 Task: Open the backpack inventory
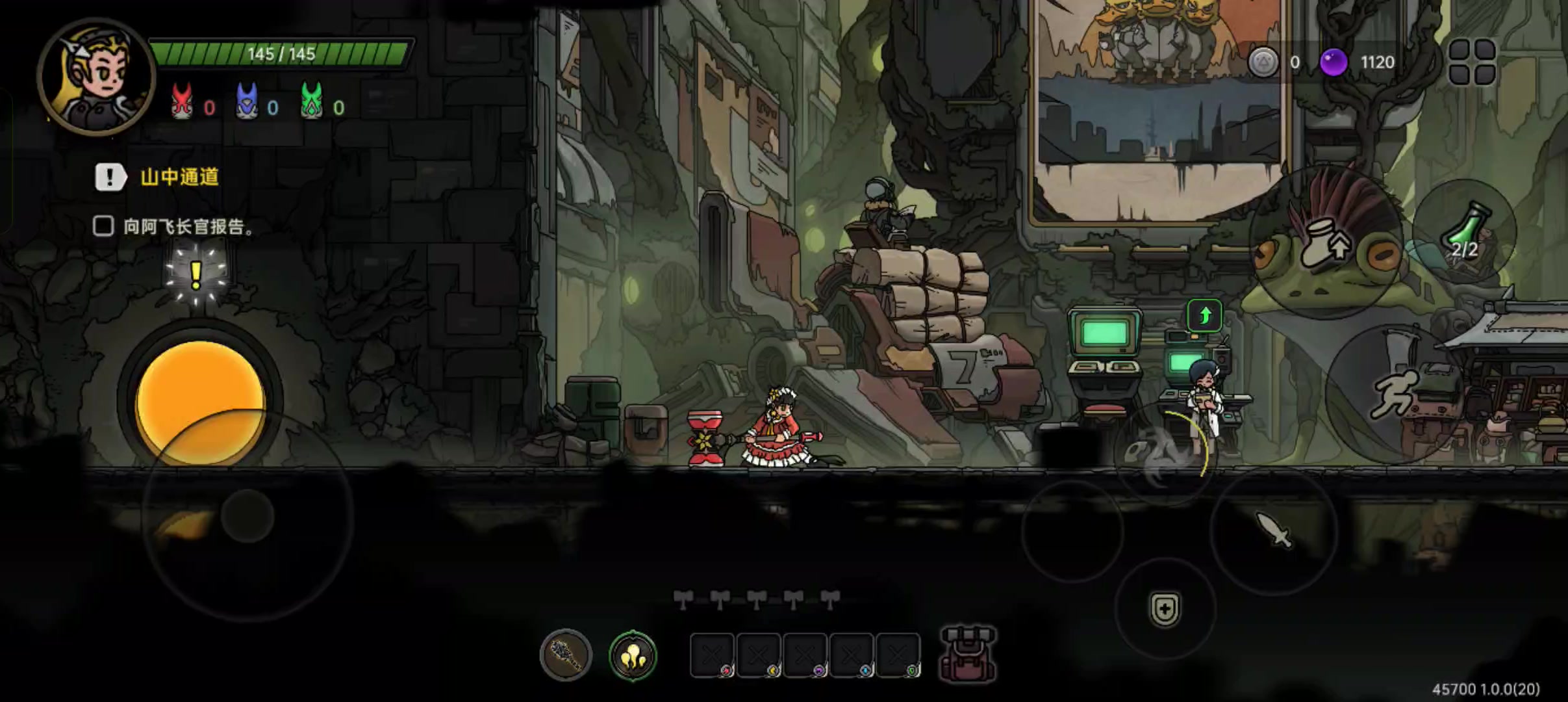pos(968,654)
